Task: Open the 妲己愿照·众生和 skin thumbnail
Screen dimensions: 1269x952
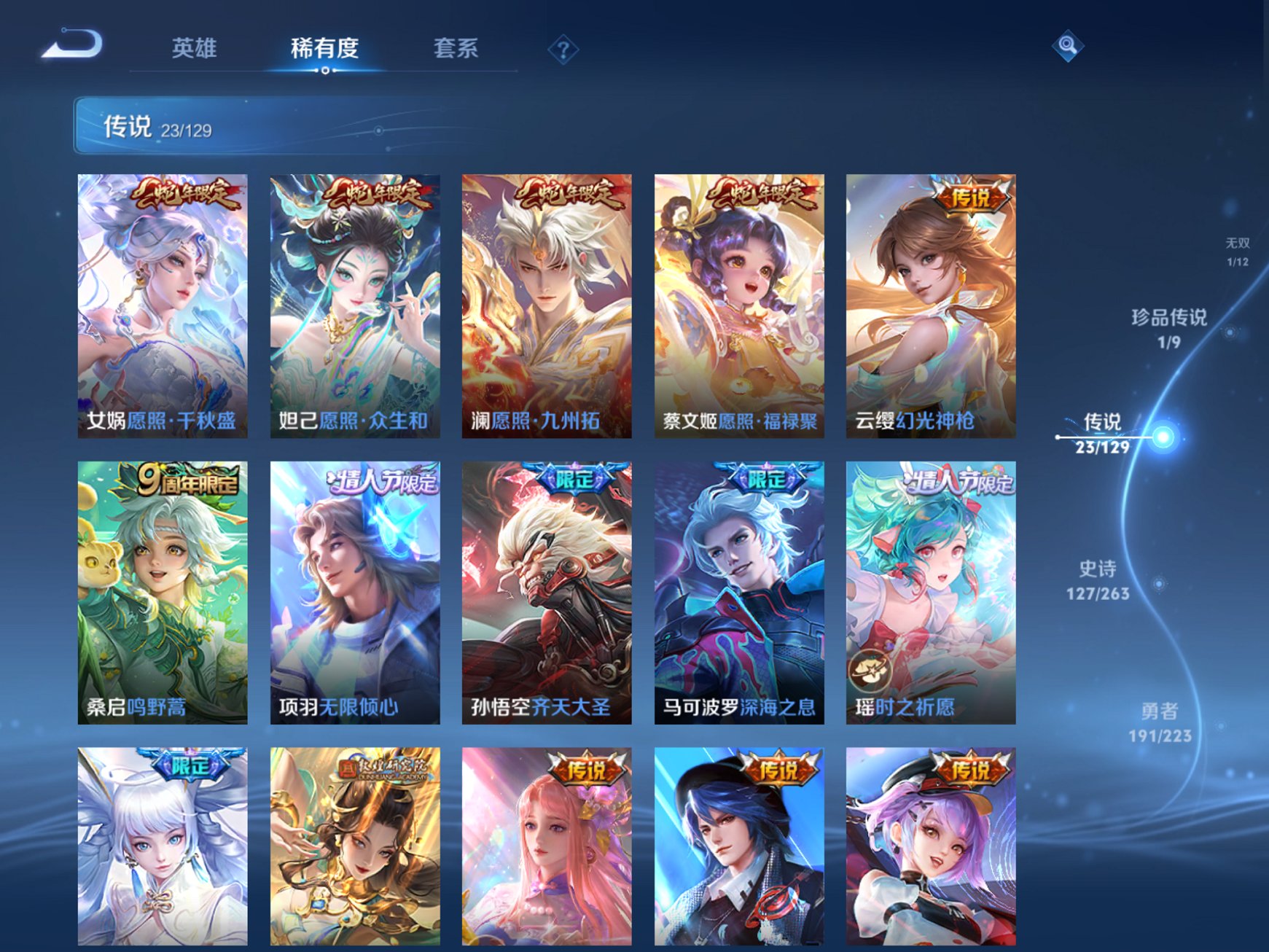Action: click(x=350, y=306)
